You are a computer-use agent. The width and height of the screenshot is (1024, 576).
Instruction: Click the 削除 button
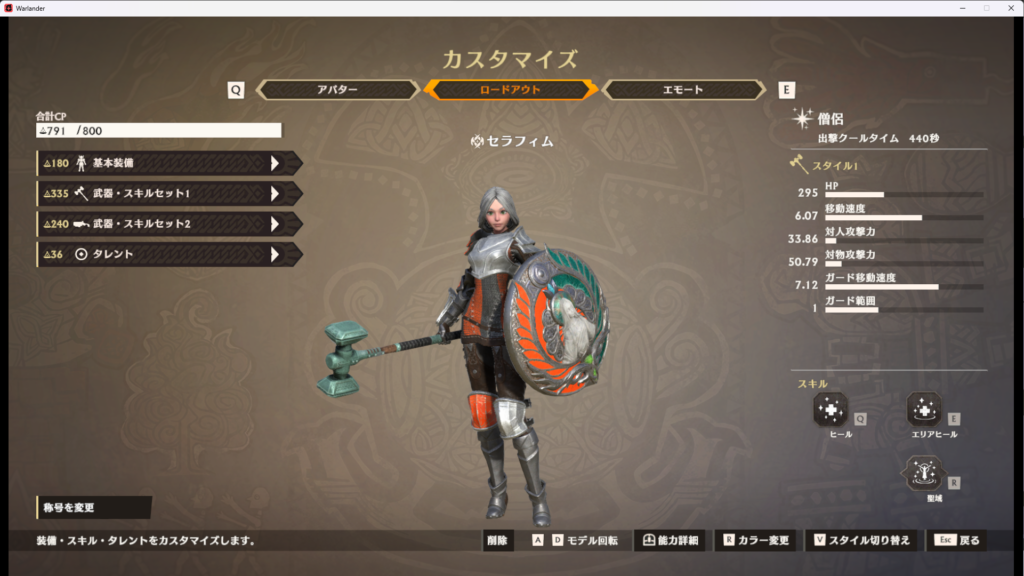point(497,541)
